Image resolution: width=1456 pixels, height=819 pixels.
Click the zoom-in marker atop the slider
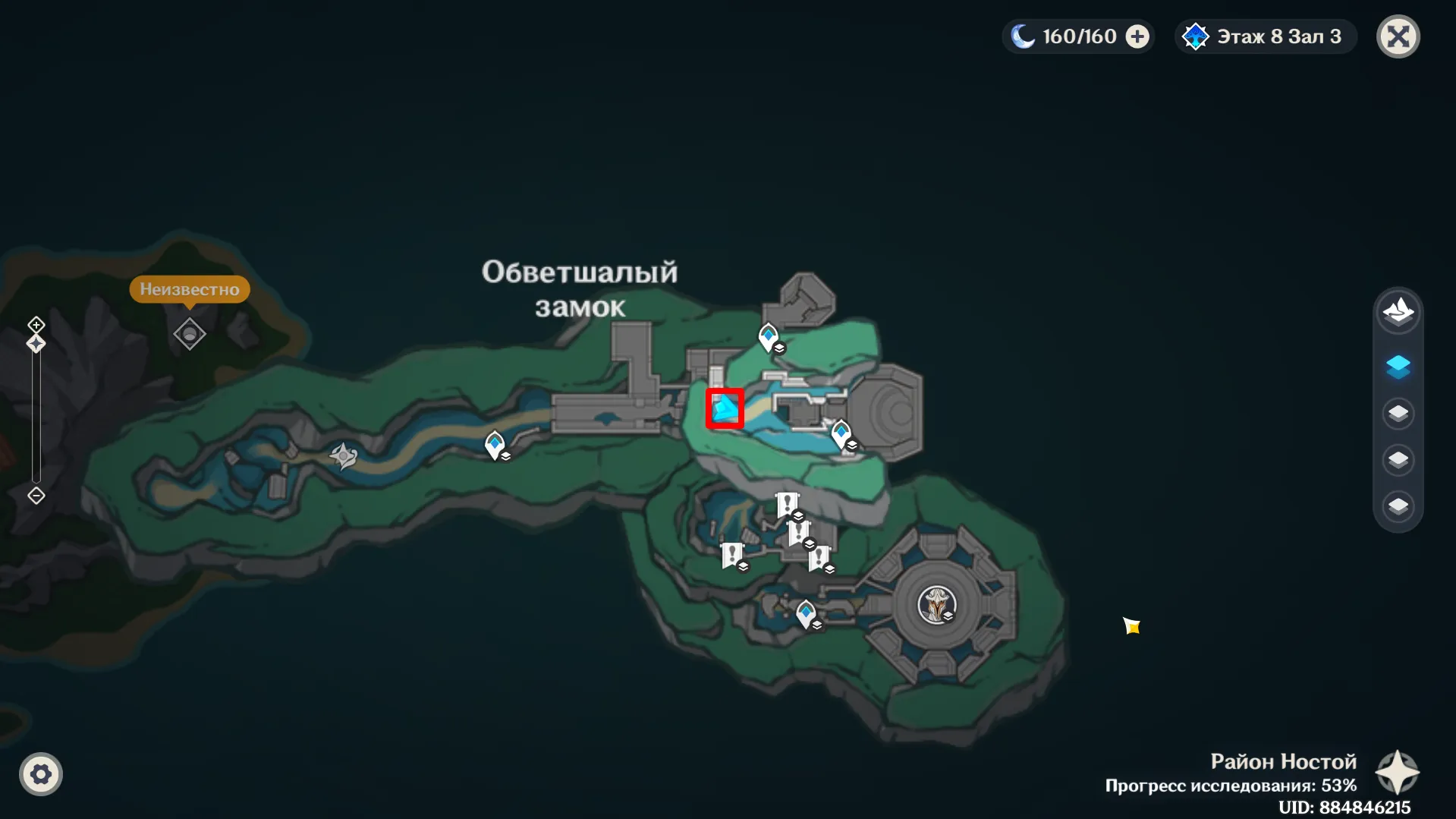point(35,325)
